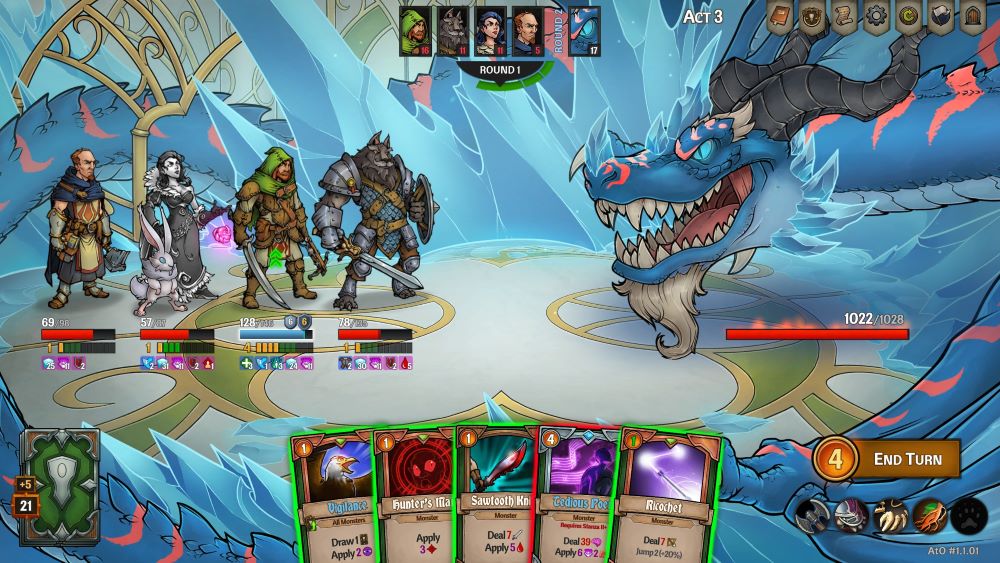Screen dimensions: 1000x563
Task: Click the yellow C coin icon
Action: click(x=909, y=17)
